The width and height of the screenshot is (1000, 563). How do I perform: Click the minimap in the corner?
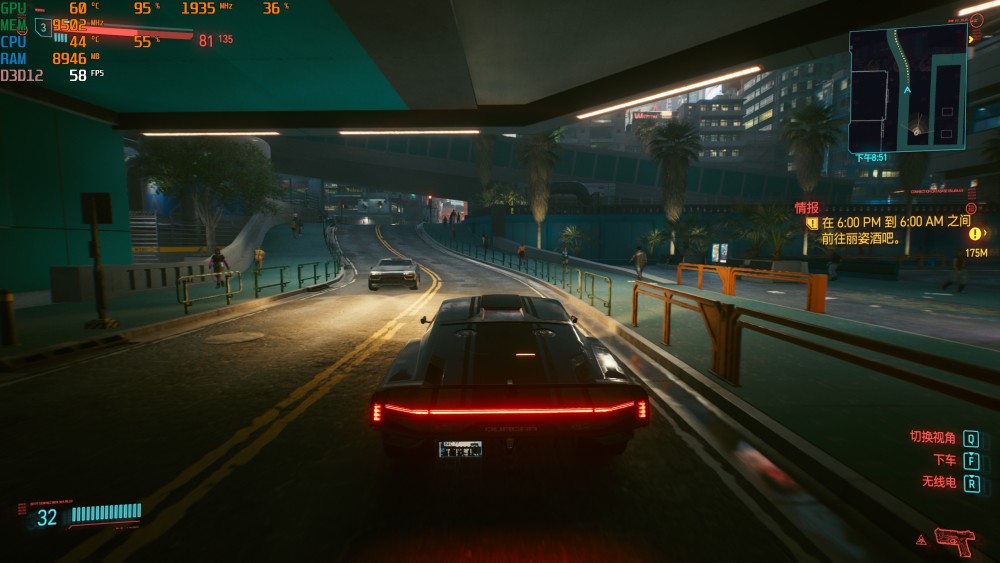tap(907, 88)
